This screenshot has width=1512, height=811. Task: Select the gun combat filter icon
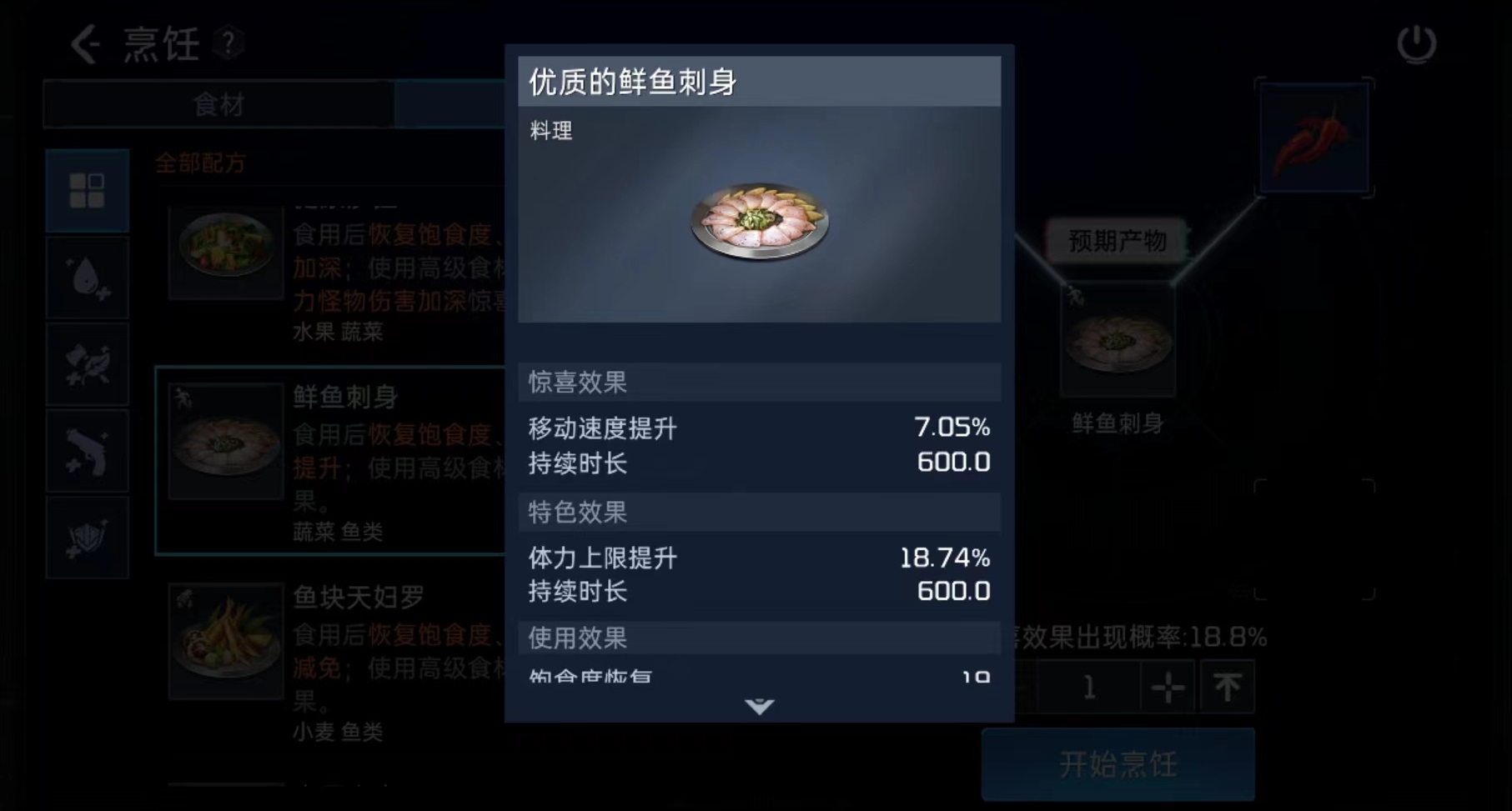click(86, 451)
